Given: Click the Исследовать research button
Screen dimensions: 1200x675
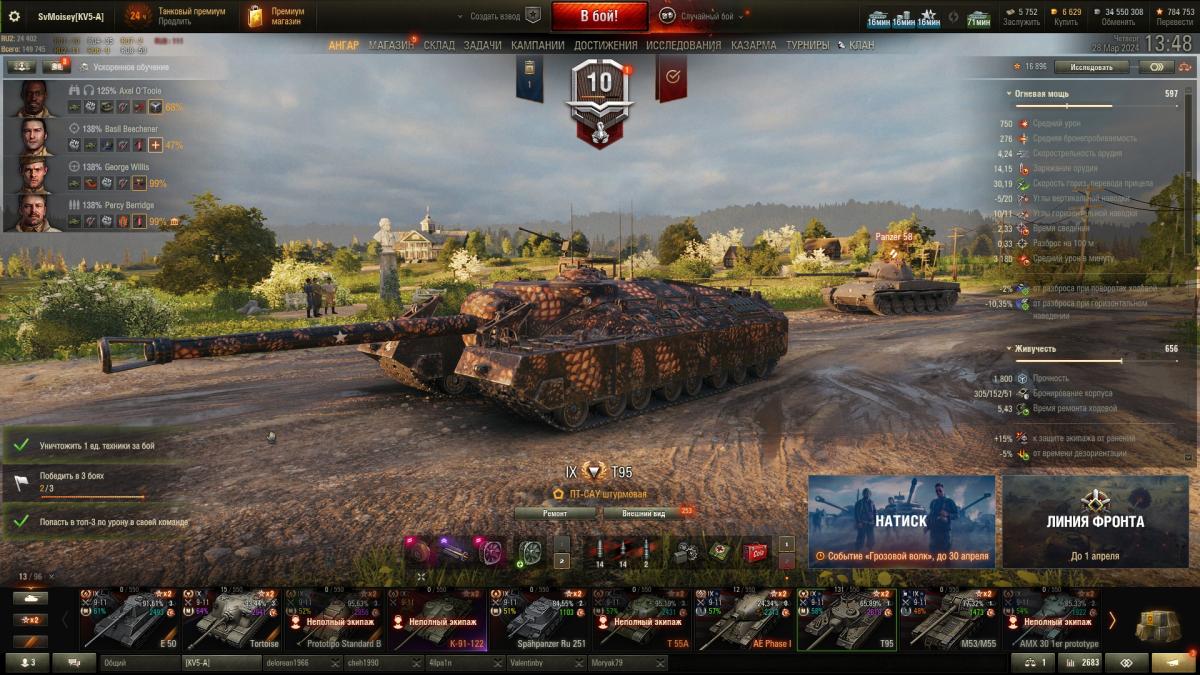Looking at the screenshot, I should pyautogui.click(x=1091, y=67).
